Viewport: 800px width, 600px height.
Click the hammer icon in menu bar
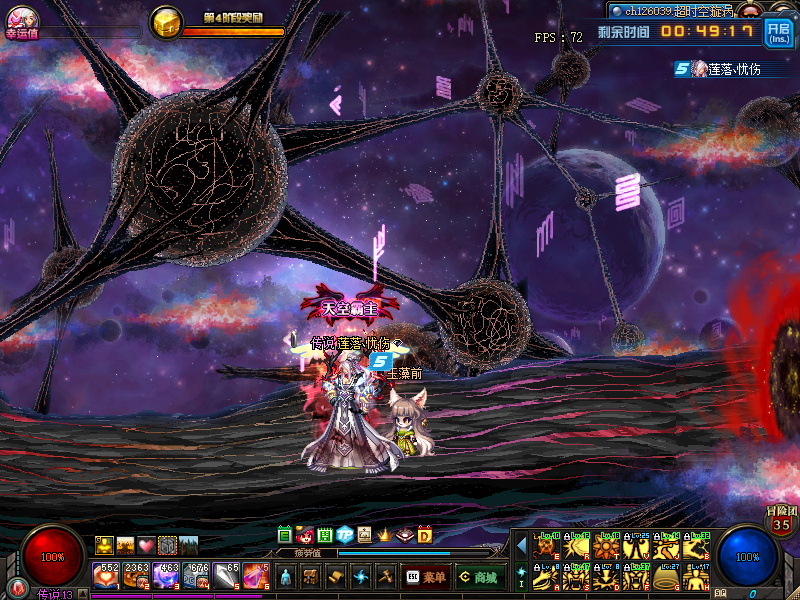pos(386,577)
